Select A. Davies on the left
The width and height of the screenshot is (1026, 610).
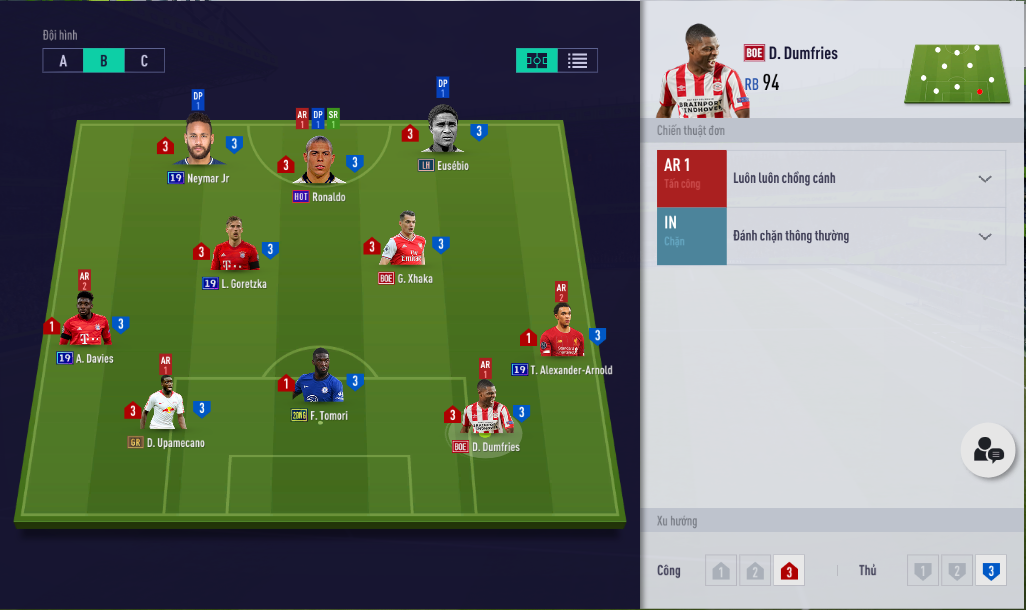pos(86,321)
